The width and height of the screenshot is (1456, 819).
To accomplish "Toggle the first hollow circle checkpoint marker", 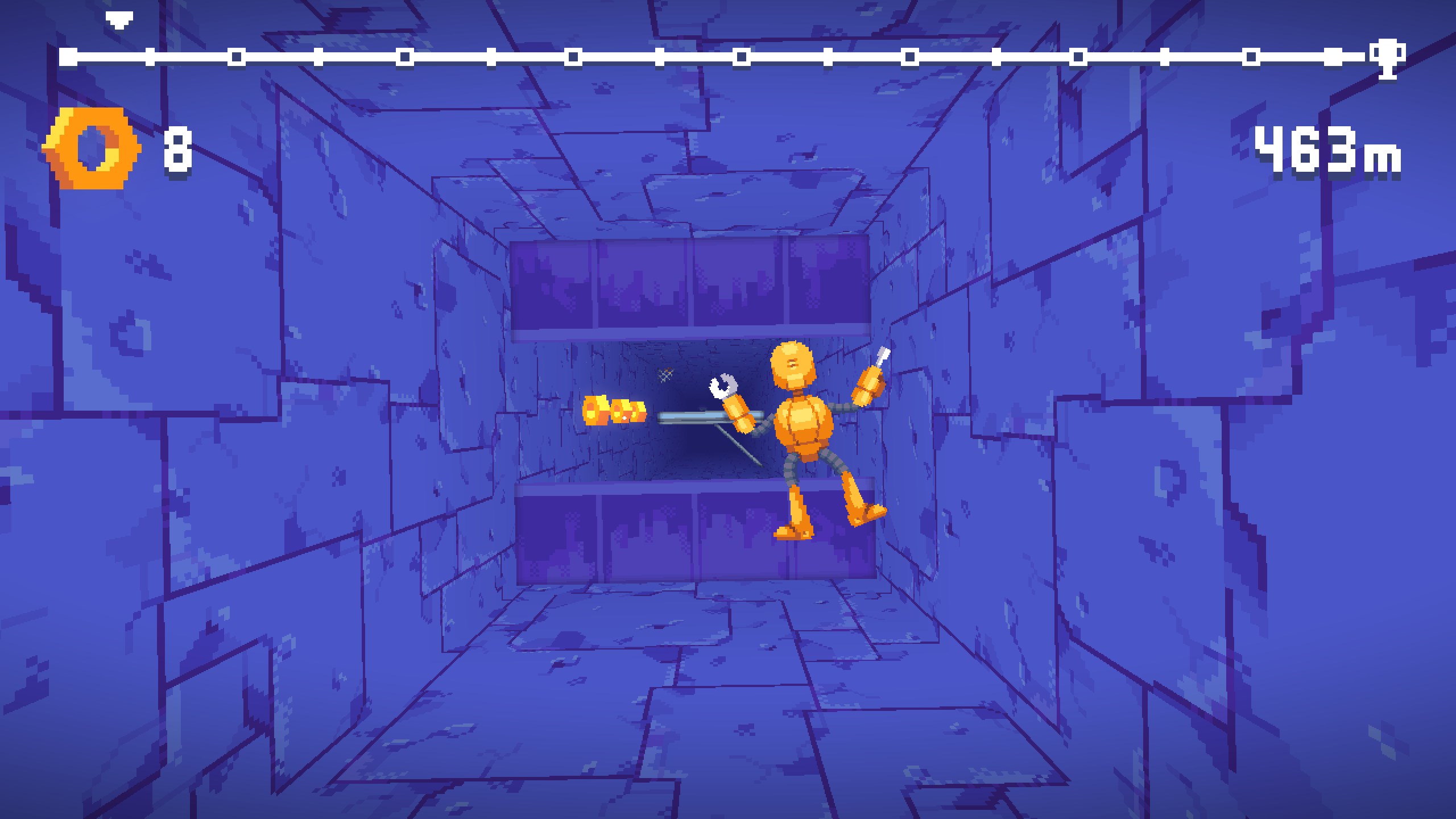I will coord(234,57).
